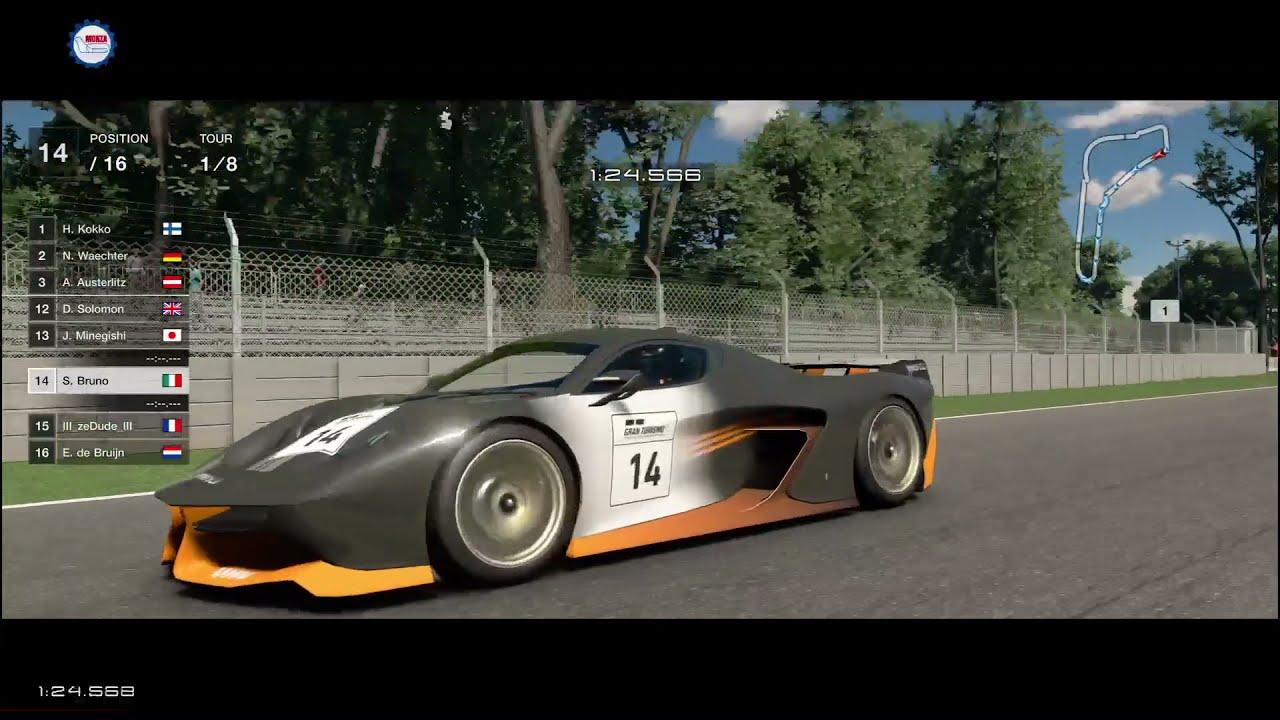Image resolution: width=1280 pixels, height=720 pixels.
Task: Highlight S. Bruno's position row
Action: point(108,381)
